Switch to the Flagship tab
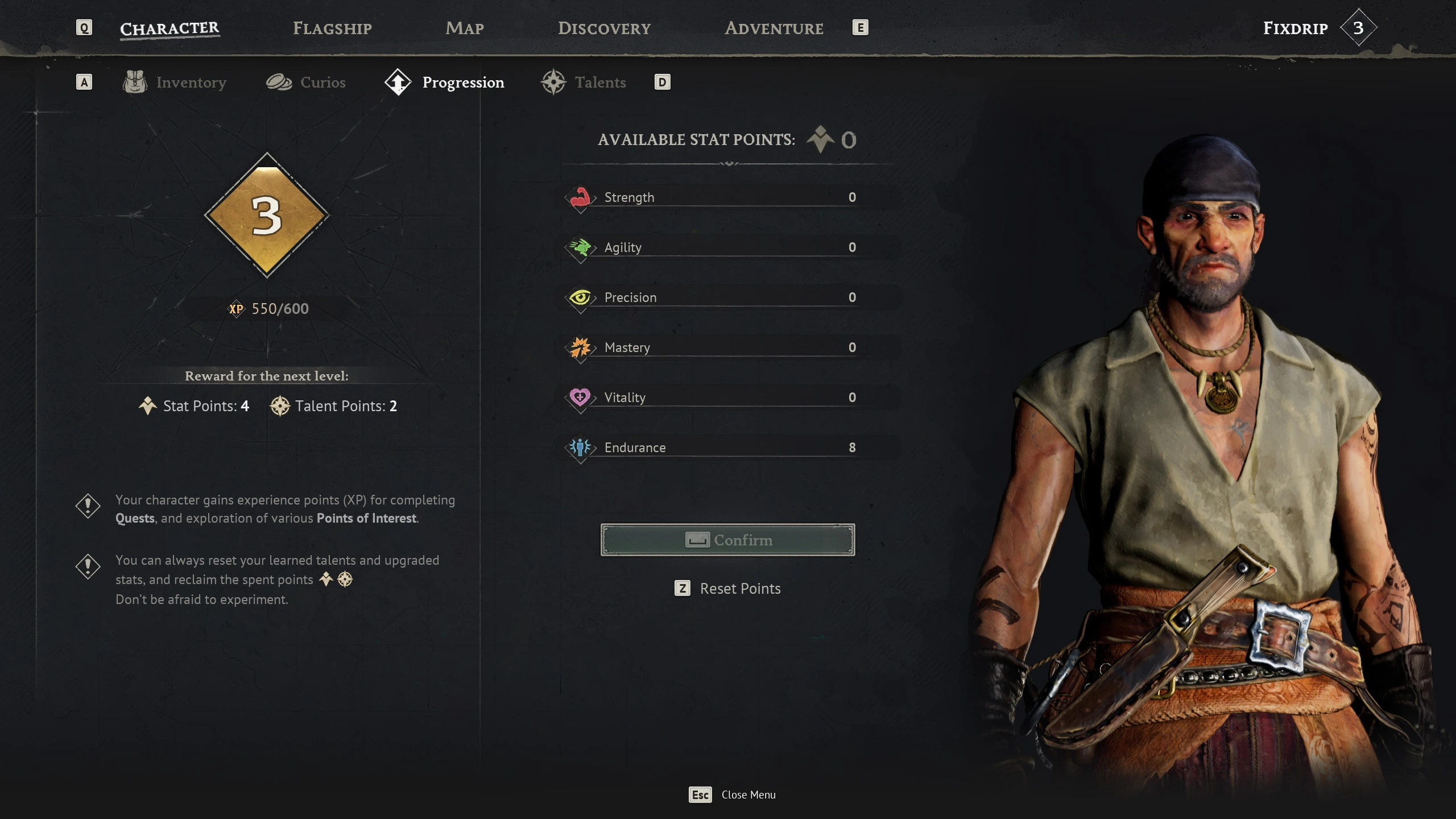 click(x=332, y=28)
